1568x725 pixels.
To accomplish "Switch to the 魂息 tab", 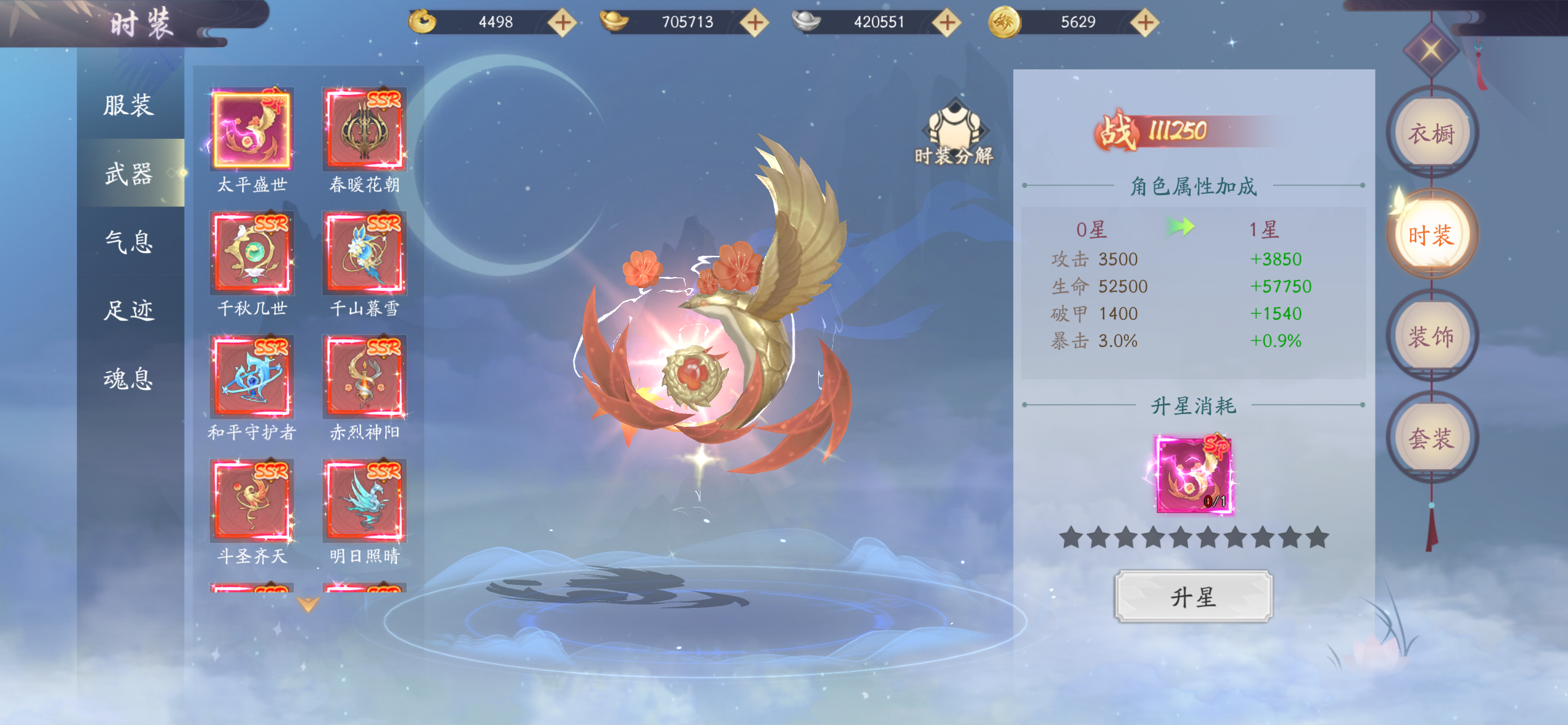I will pos(128,378).
